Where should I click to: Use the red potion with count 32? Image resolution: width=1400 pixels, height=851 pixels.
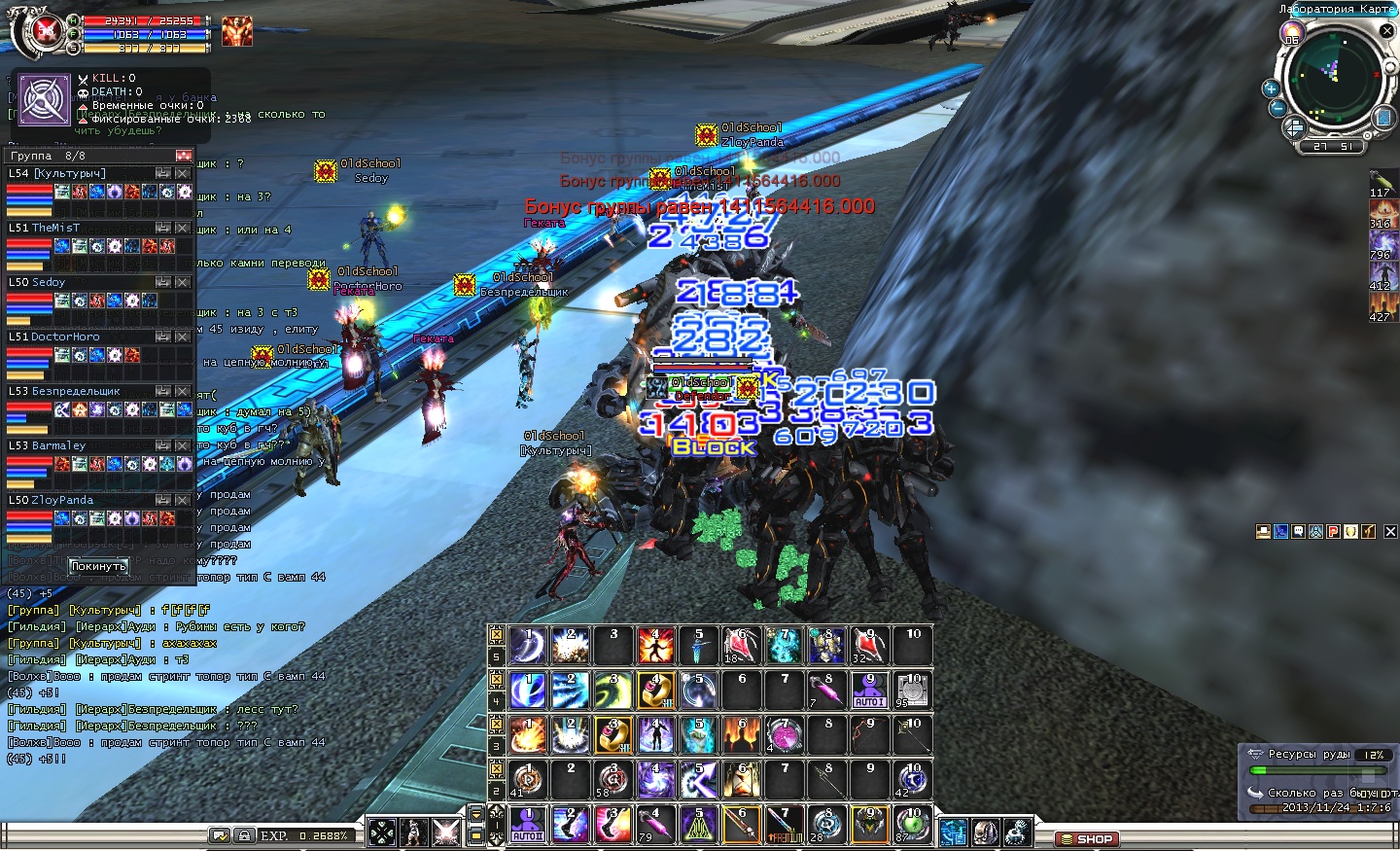point(867,646)
